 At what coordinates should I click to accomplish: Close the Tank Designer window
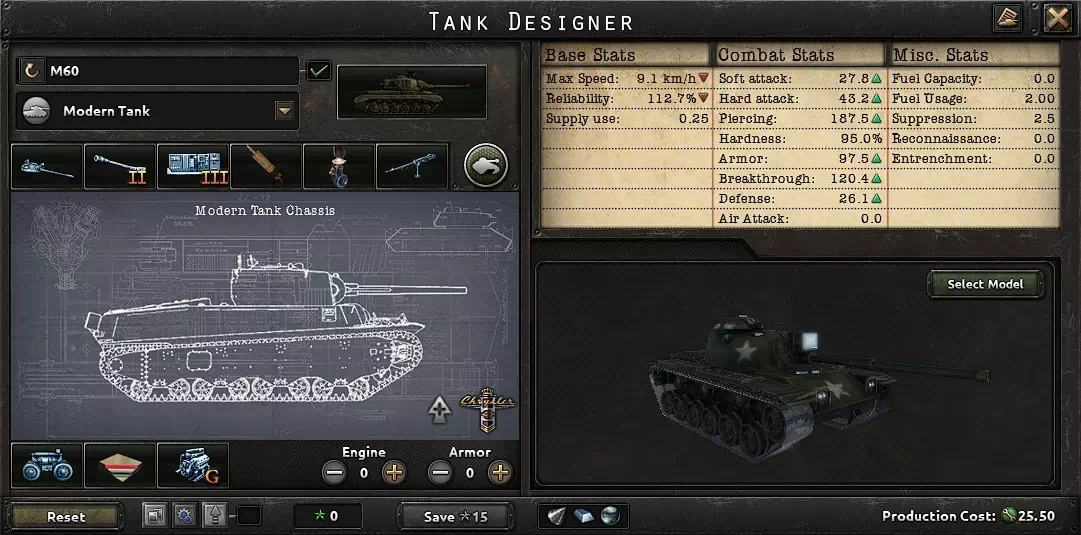(1057, 18)
